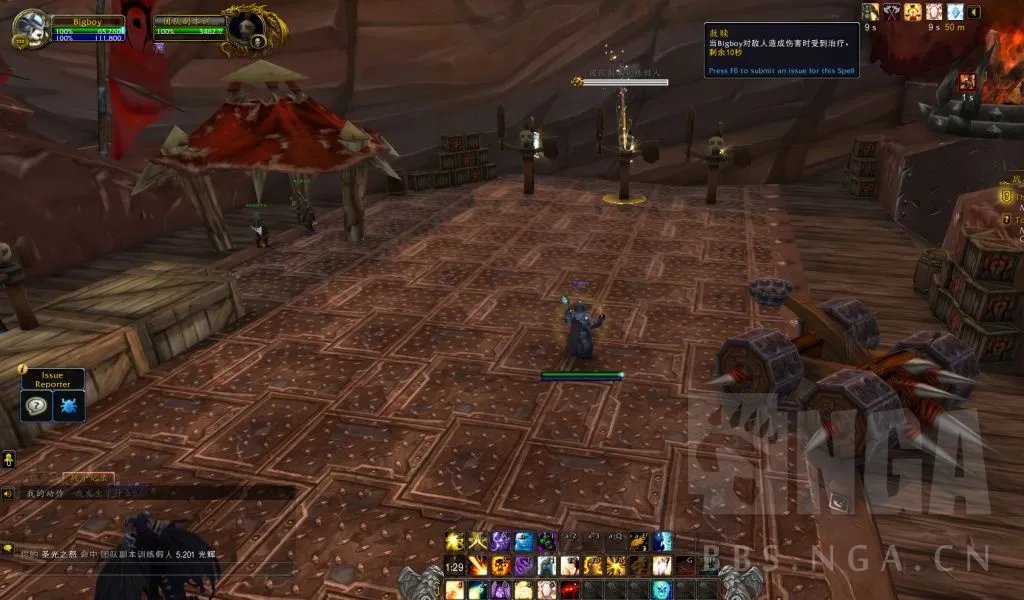The width and height of the screenshot is (1024, 600).
Task: Select the training dummy target portrait
Action: 242,28
